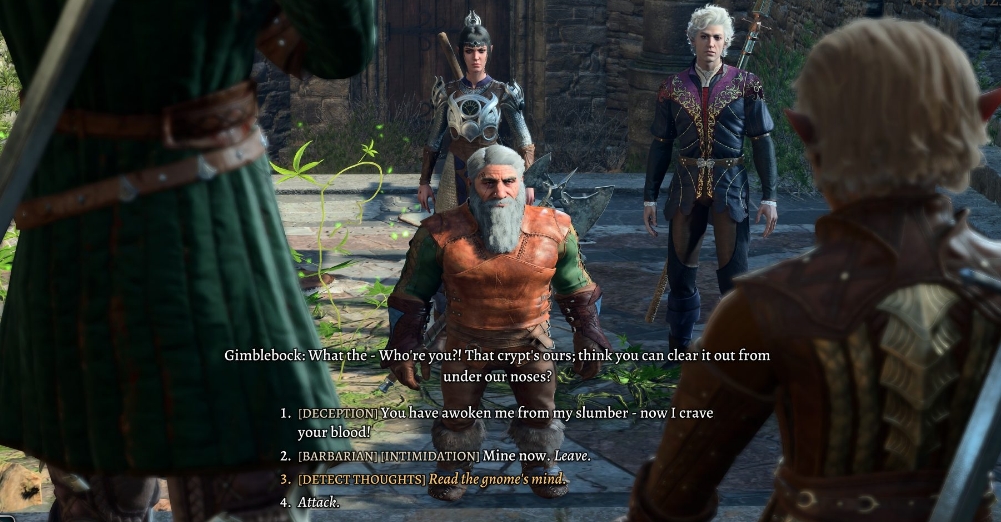Image resolution: width=1001 pixels, height=522 pixels.
Task: Choose the "Attack." dialogue option
Action: pyautogui.click(x=318, y=502)
